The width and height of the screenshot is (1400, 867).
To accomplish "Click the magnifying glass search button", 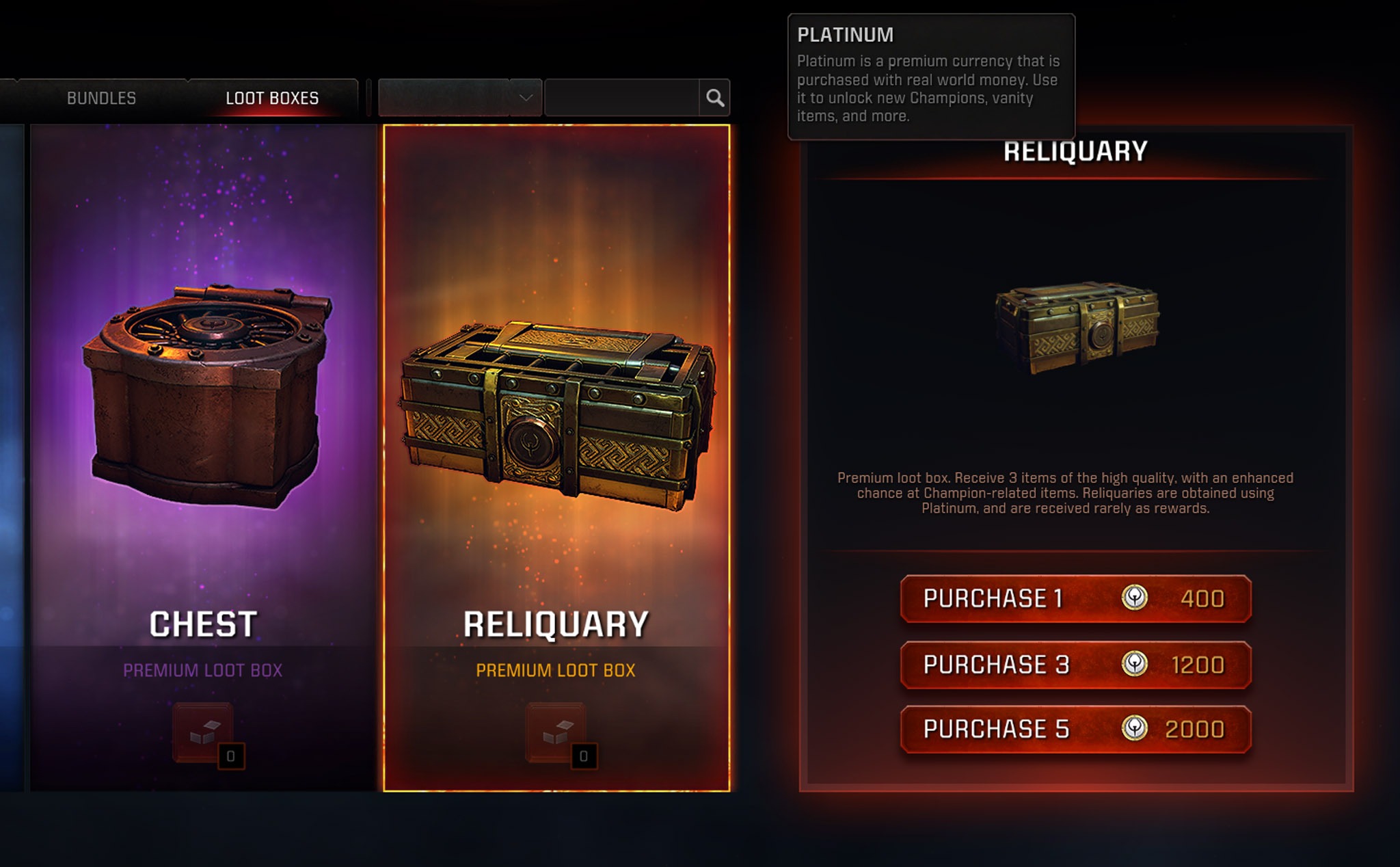I will (x=715, y=98).
